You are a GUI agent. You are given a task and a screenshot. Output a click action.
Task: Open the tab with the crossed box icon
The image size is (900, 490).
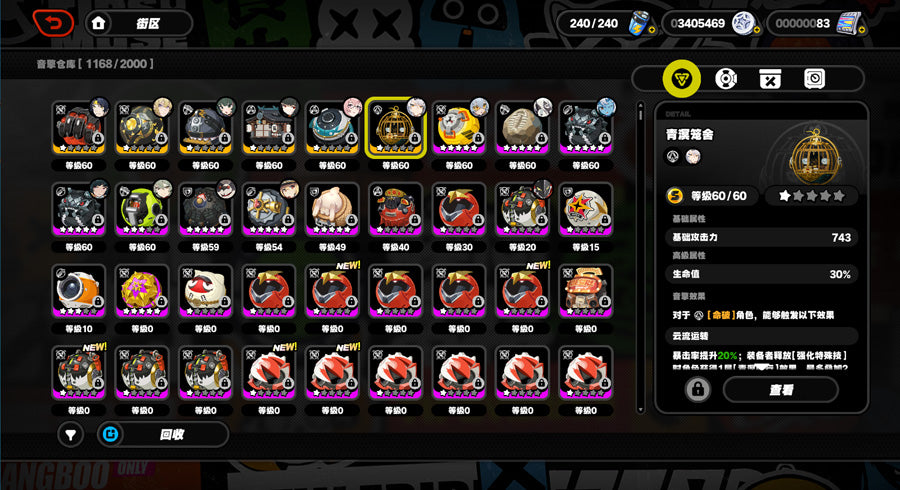coord(770,79)
